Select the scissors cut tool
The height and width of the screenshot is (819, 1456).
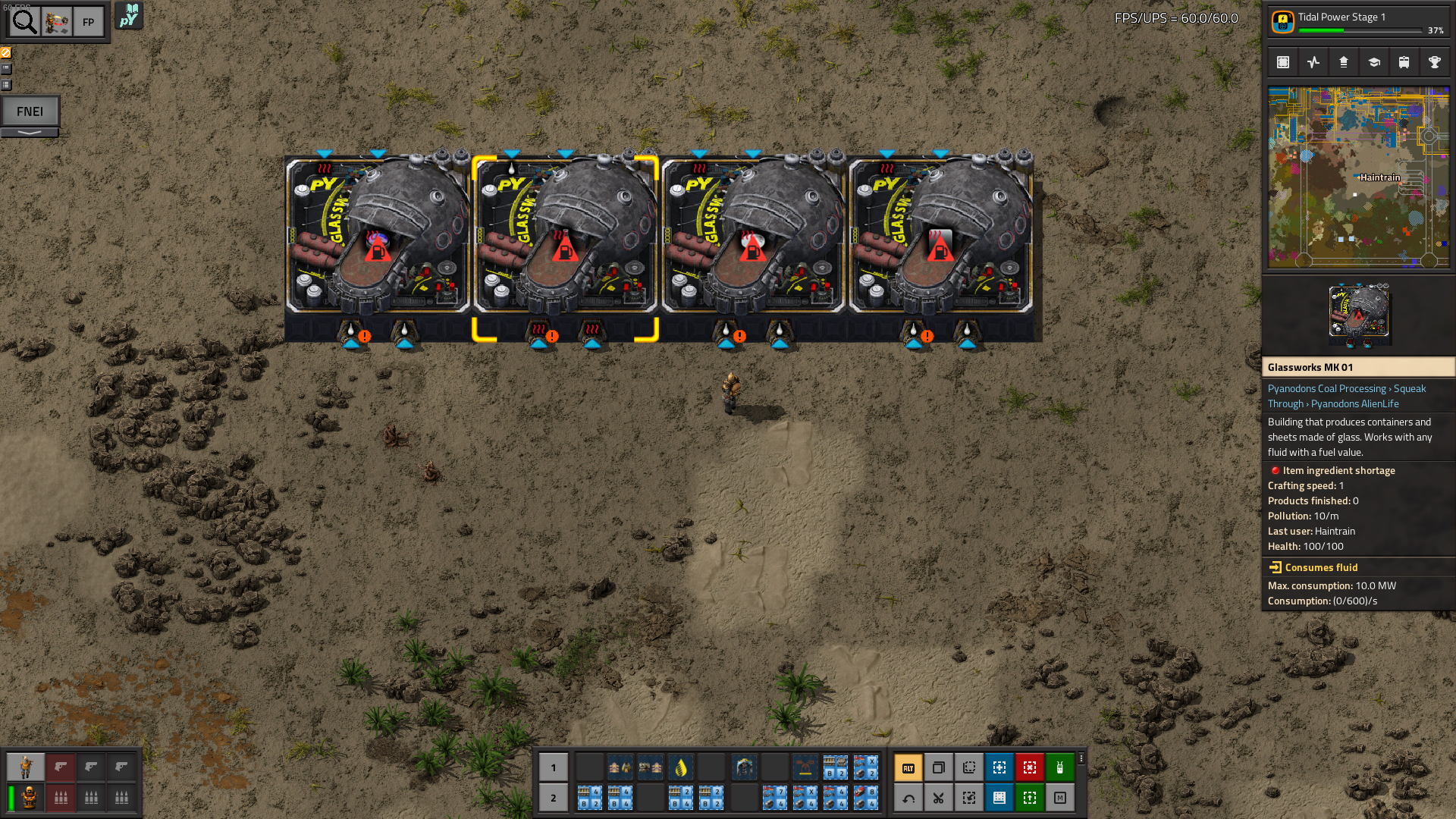tap(939, 798)
